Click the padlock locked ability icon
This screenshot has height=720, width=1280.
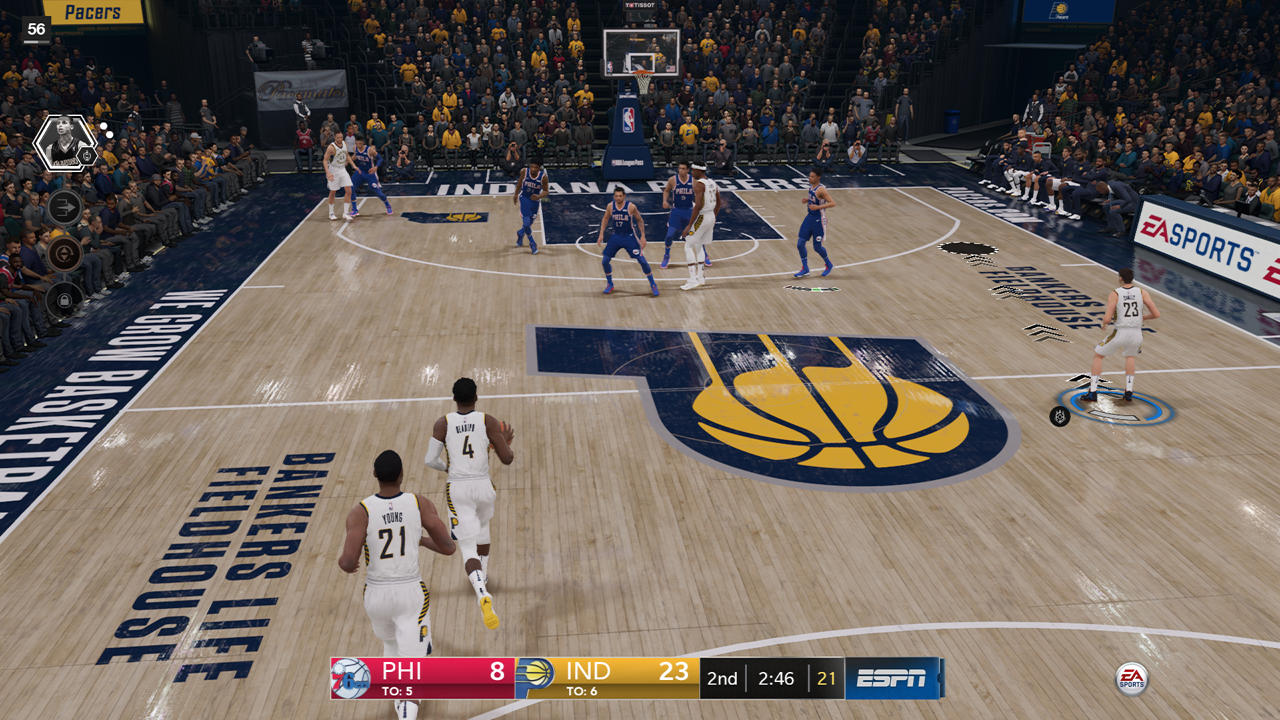click(x=64, y=298)
